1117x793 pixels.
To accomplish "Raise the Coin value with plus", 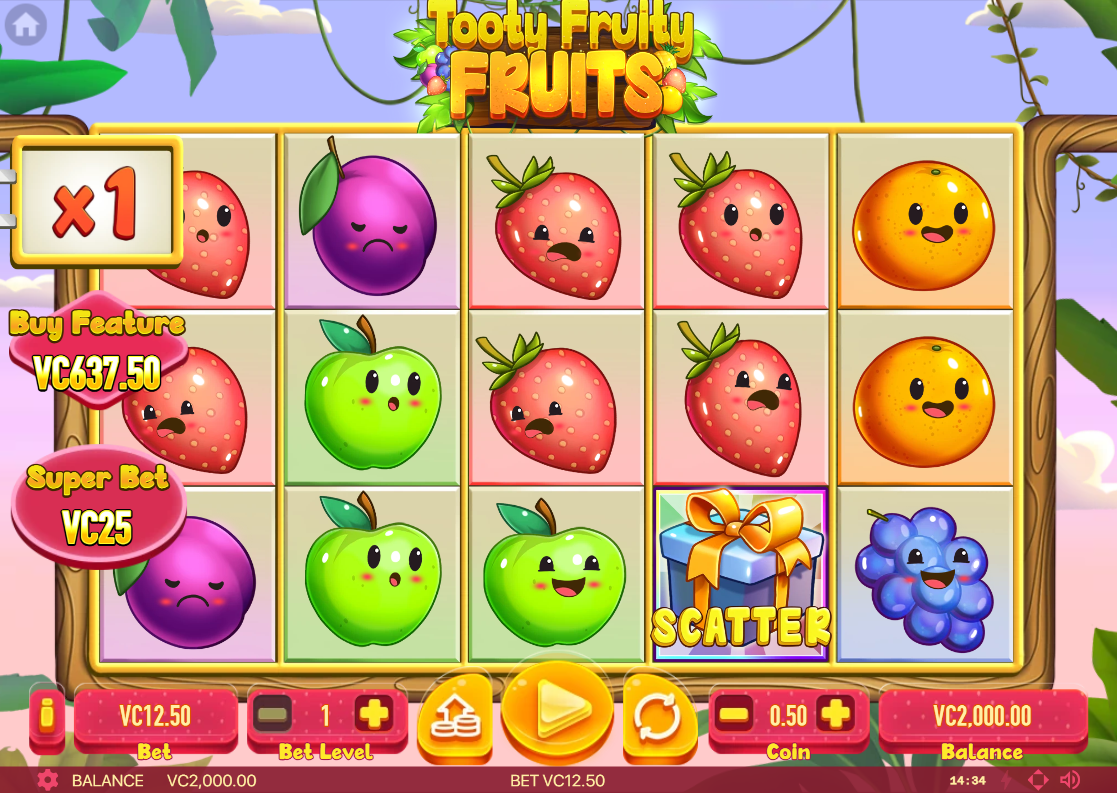I will pyautogui.click(x=834, y=714).
